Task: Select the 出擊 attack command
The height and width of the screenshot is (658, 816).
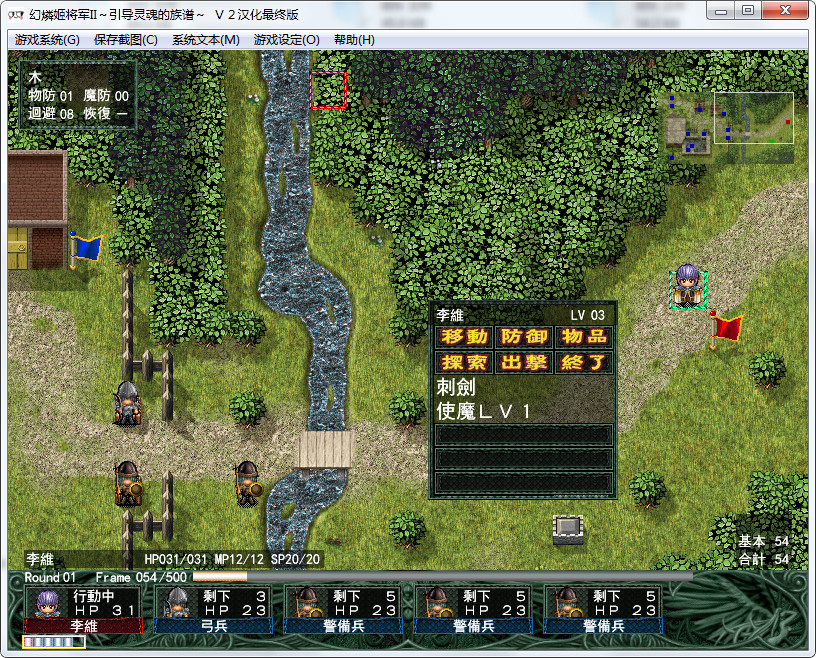Action: [x=525, y=362]
